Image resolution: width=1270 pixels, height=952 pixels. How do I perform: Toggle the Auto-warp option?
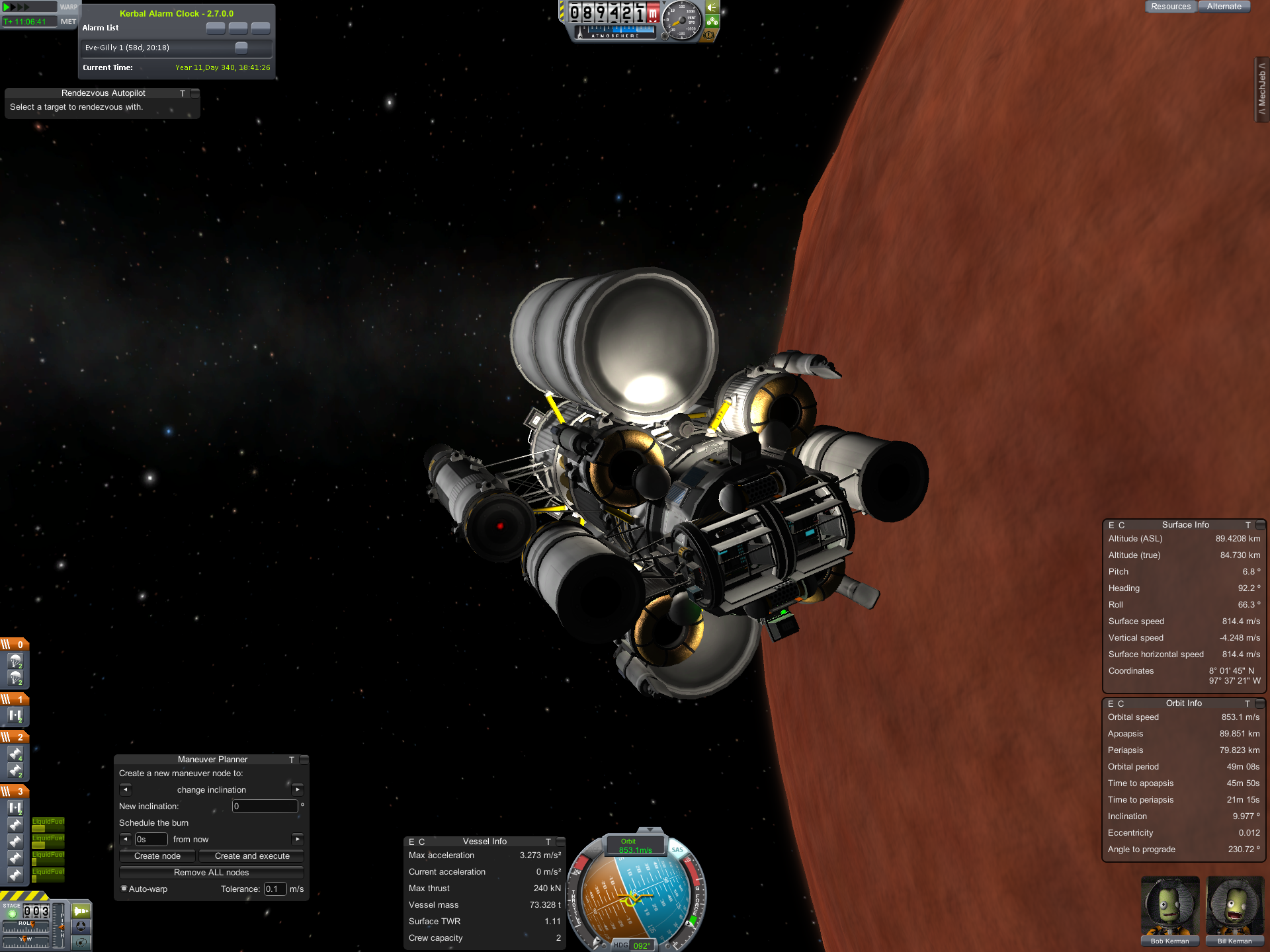tap(124, 889)
